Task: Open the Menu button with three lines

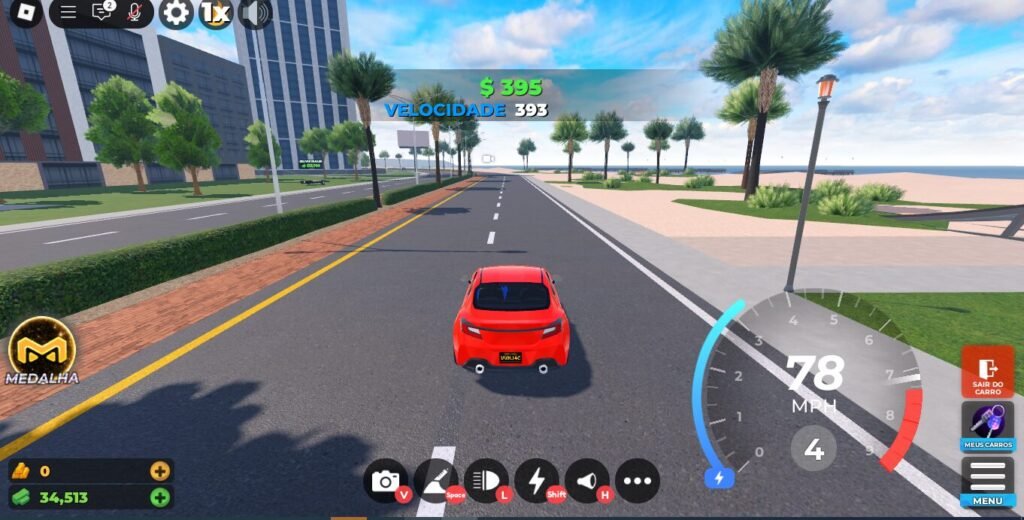Action: (x=987, y=481)
